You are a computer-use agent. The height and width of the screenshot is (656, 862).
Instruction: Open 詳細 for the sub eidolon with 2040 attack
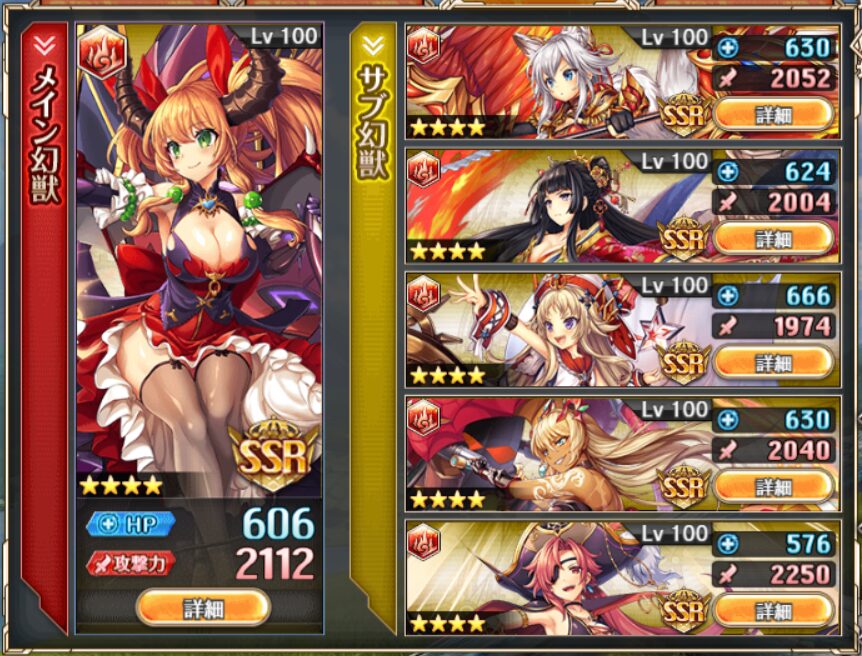pos(772,486)
